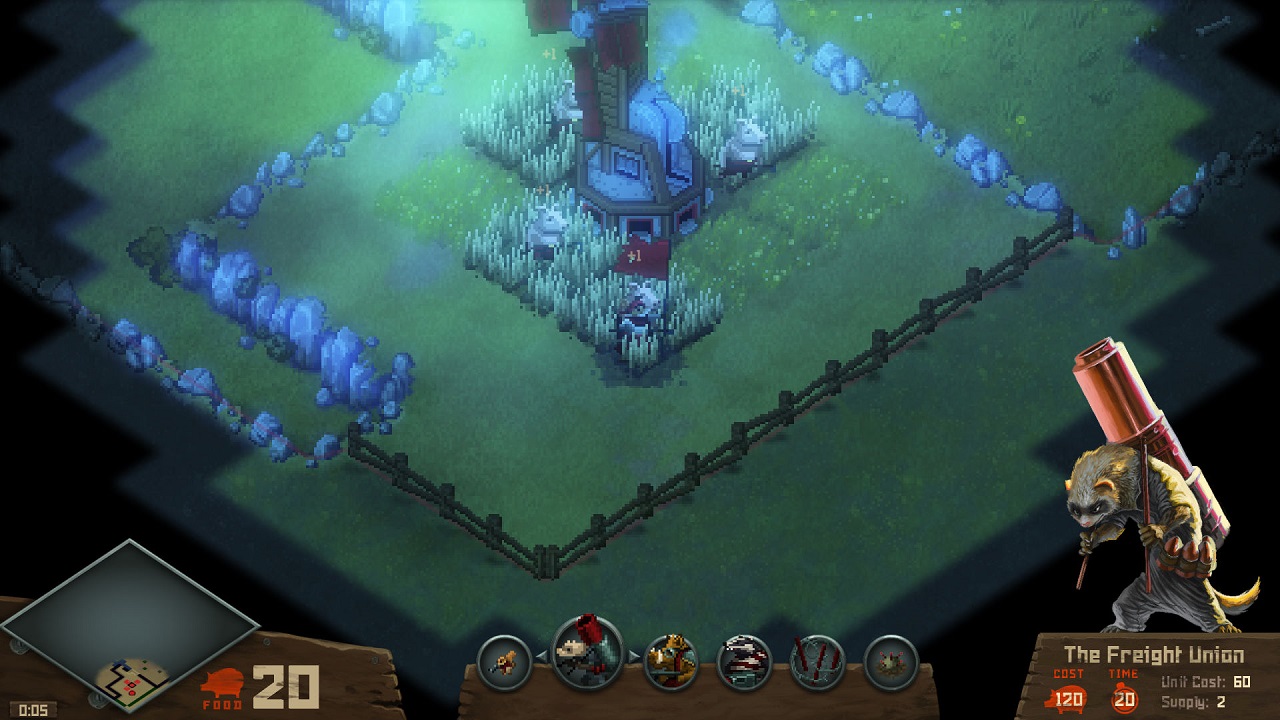1280x720 pixels.
Task: Choose the landmine structure icon
Action: [x=891, y=661]
